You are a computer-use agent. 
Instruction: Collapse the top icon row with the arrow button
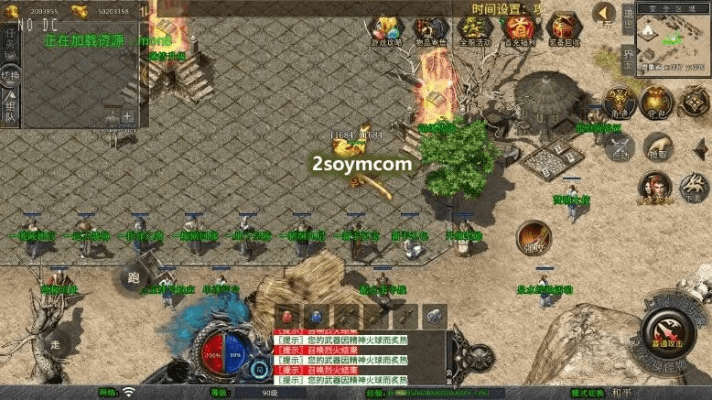tap(604, 14)
